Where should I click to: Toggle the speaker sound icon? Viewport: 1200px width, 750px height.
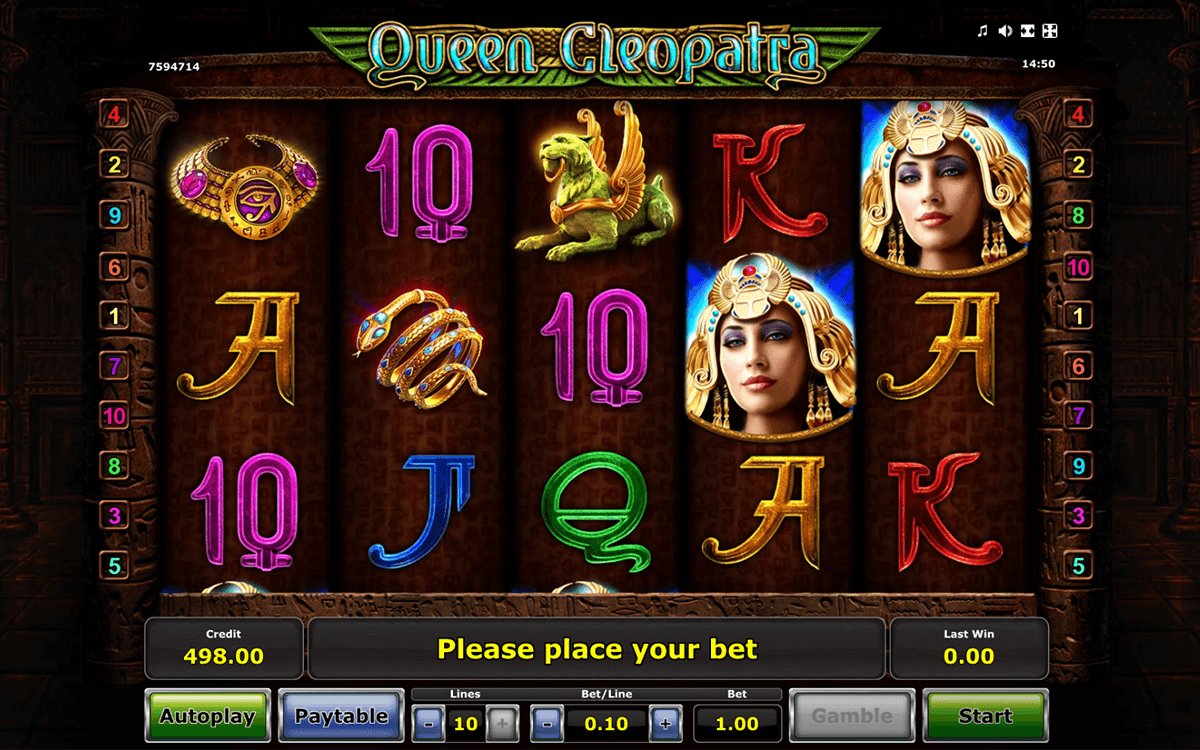coord(1005,32)
